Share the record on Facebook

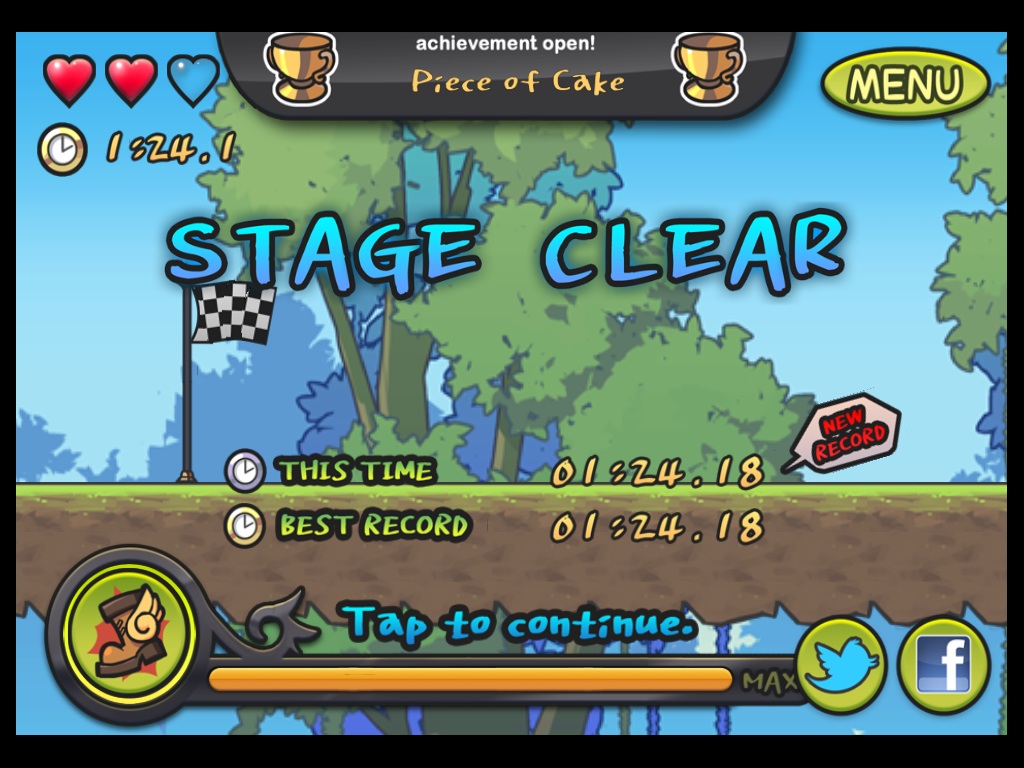(943, 665)
